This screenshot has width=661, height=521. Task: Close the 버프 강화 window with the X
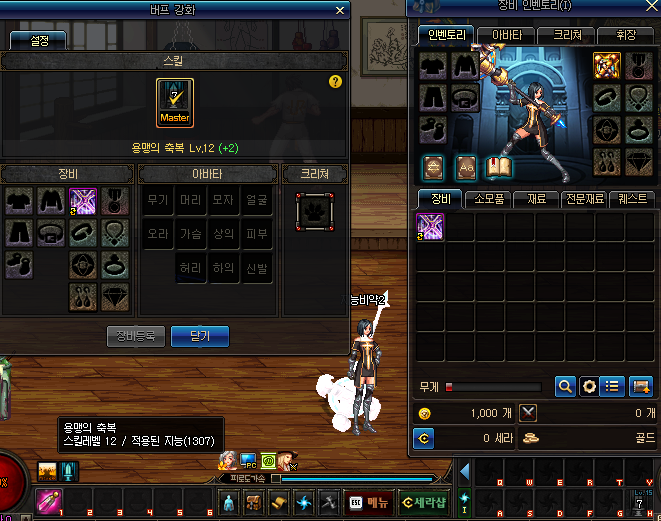[x=341, y=11]
